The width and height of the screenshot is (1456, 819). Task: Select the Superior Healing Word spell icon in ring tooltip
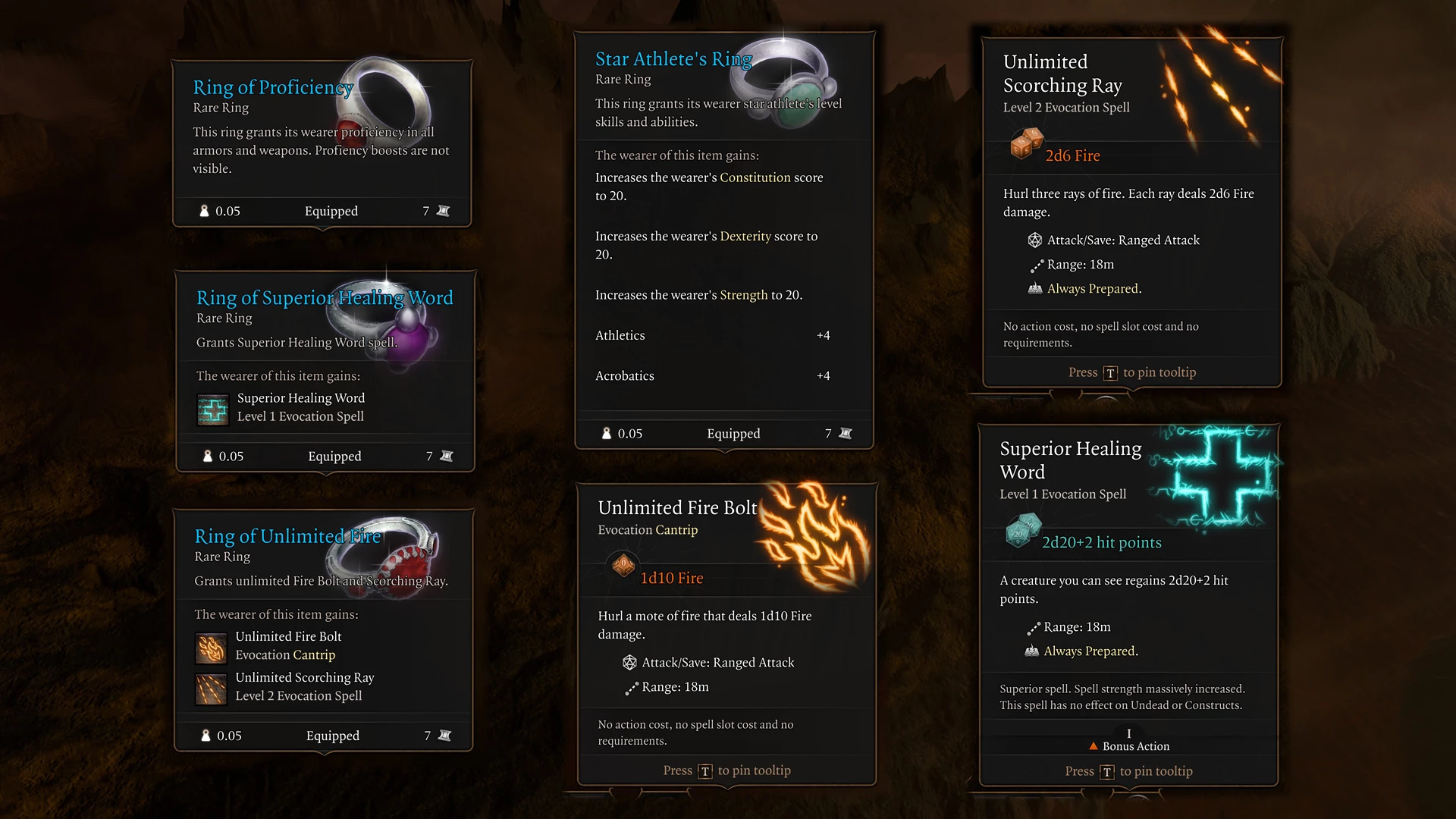pos(213,409)
